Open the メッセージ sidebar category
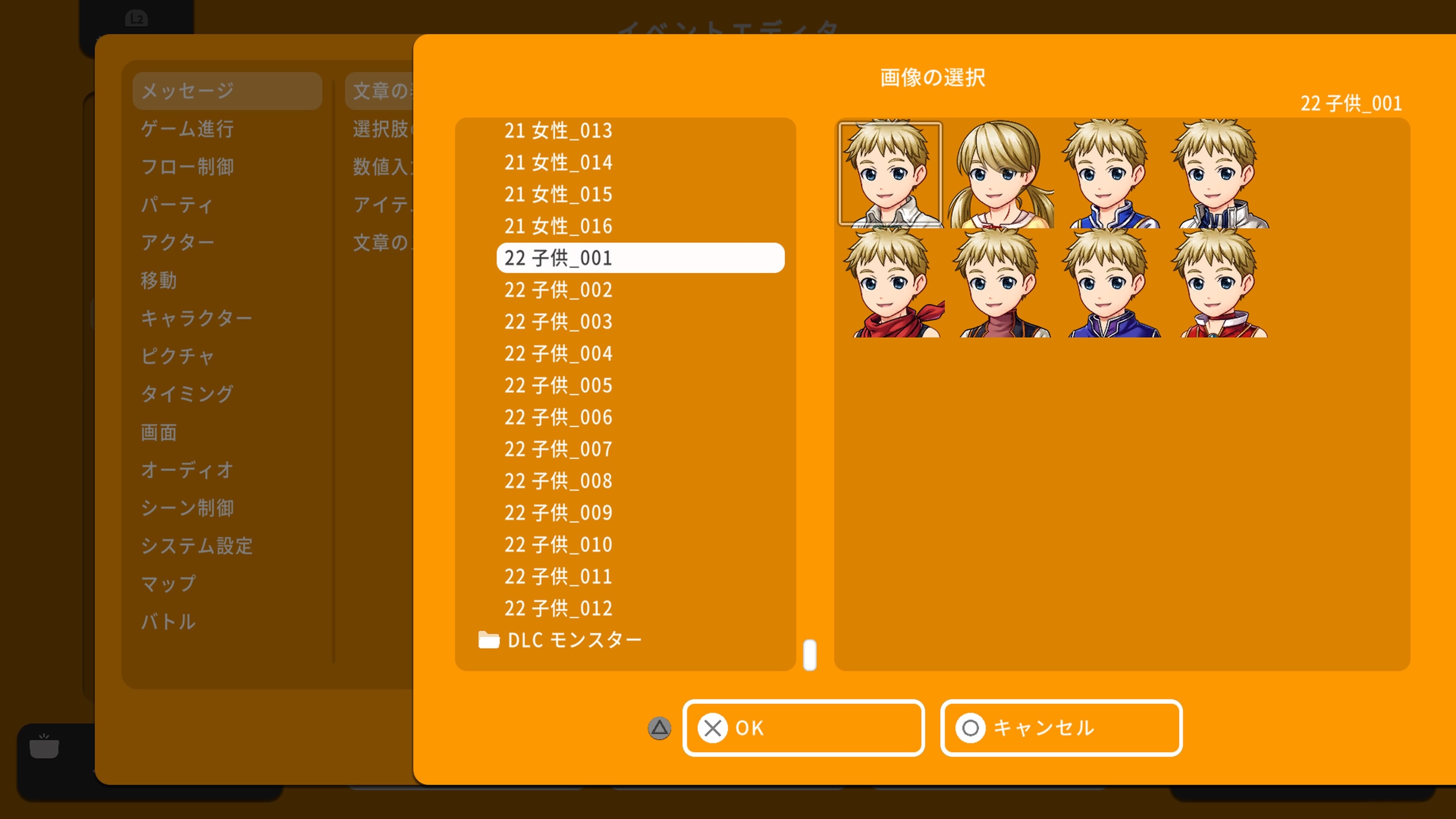This screenshot has width=1456, height=819. [227, 90]
